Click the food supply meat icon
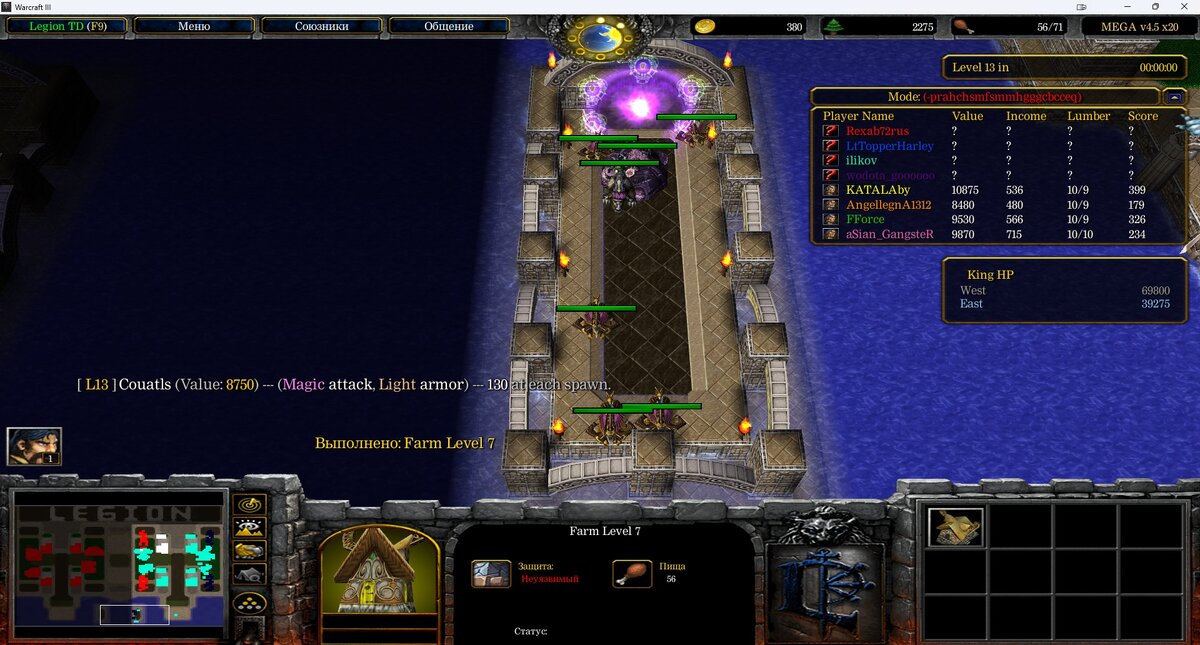Viewport: 1200px width, 645px height. 962,26
